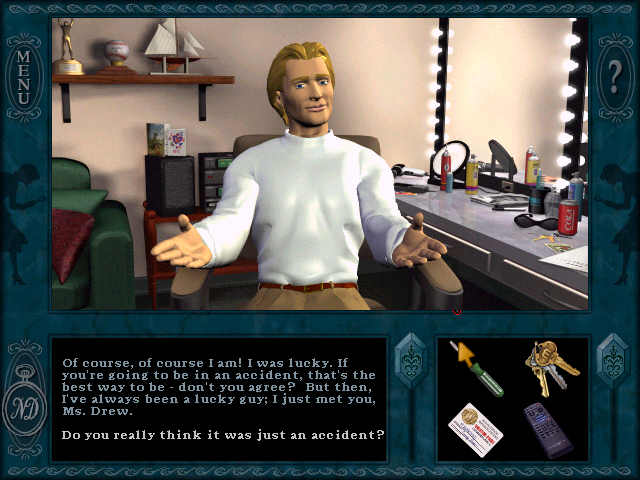The image size is (640, 480).
Task: Click the ND pocket watch emblem
Action: (x=22, y=404)
